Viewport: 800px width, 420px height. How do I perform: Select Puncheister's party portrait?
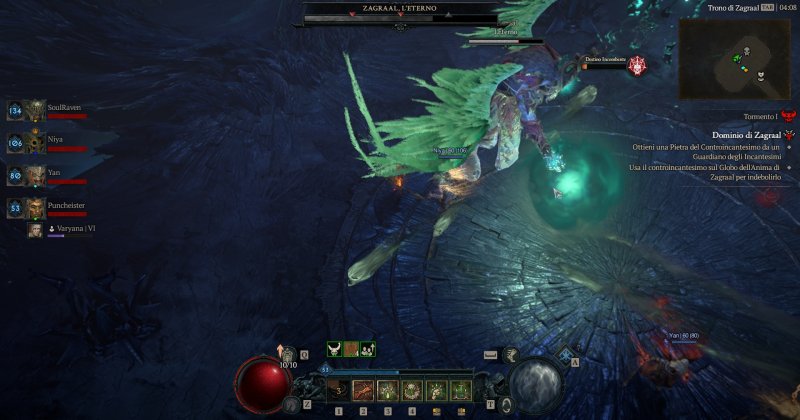(35, 207)
